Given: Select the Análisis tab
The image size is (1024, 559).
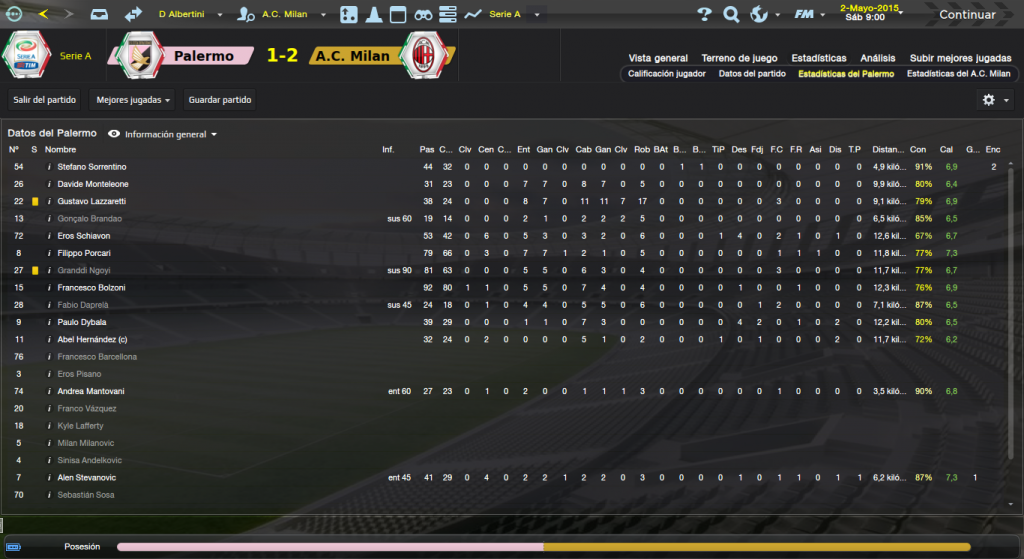Looking at the screenshot, I should 876,58.
